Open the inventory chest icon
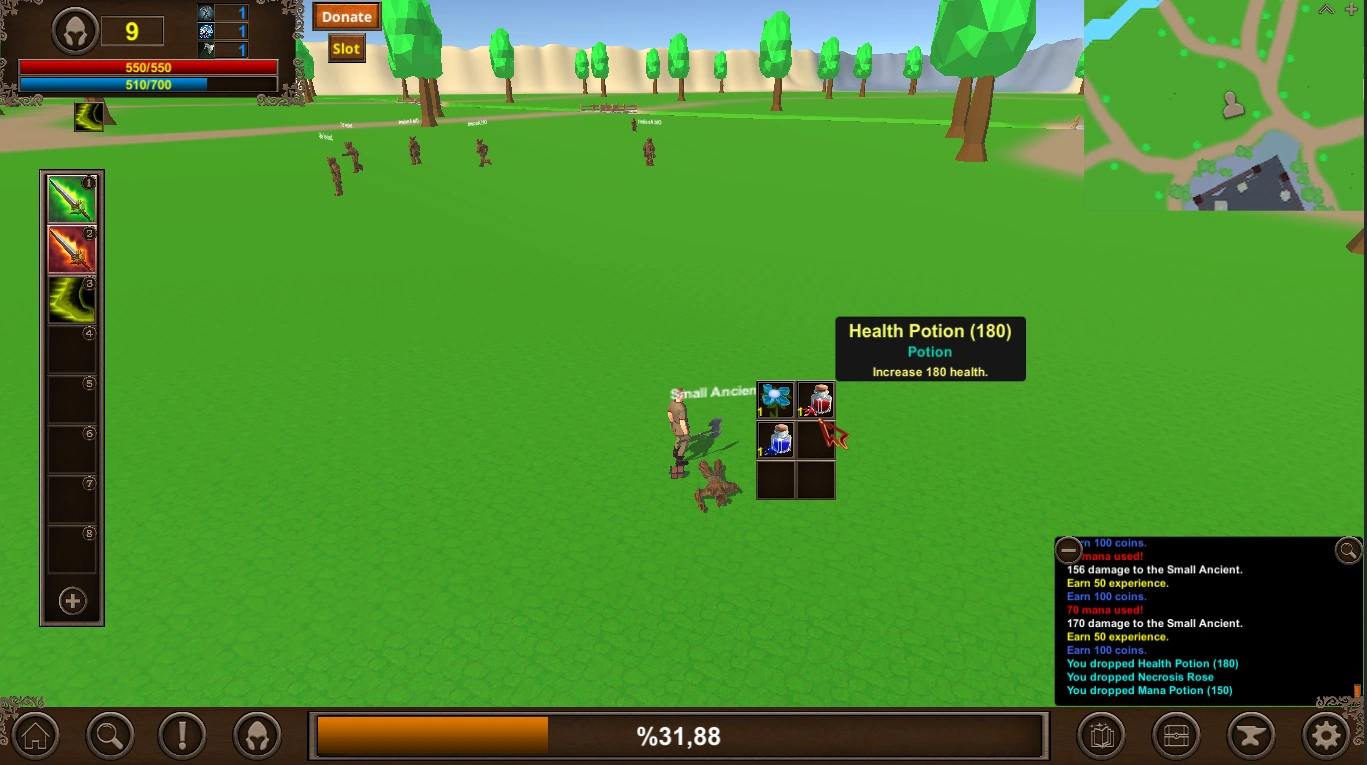 pyautogui.click(x=1175, y=735)
